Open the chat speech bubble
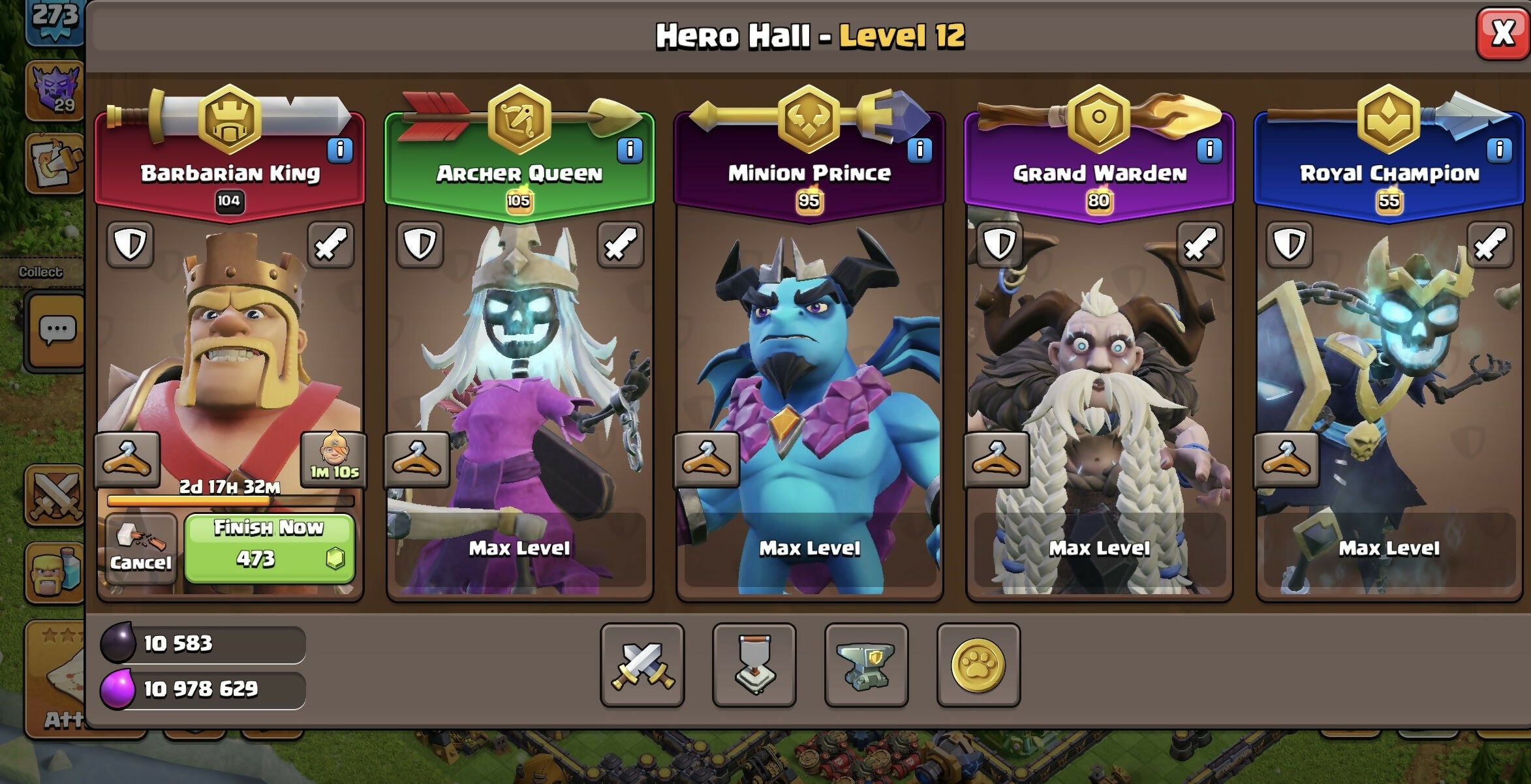 click(57, 330)
